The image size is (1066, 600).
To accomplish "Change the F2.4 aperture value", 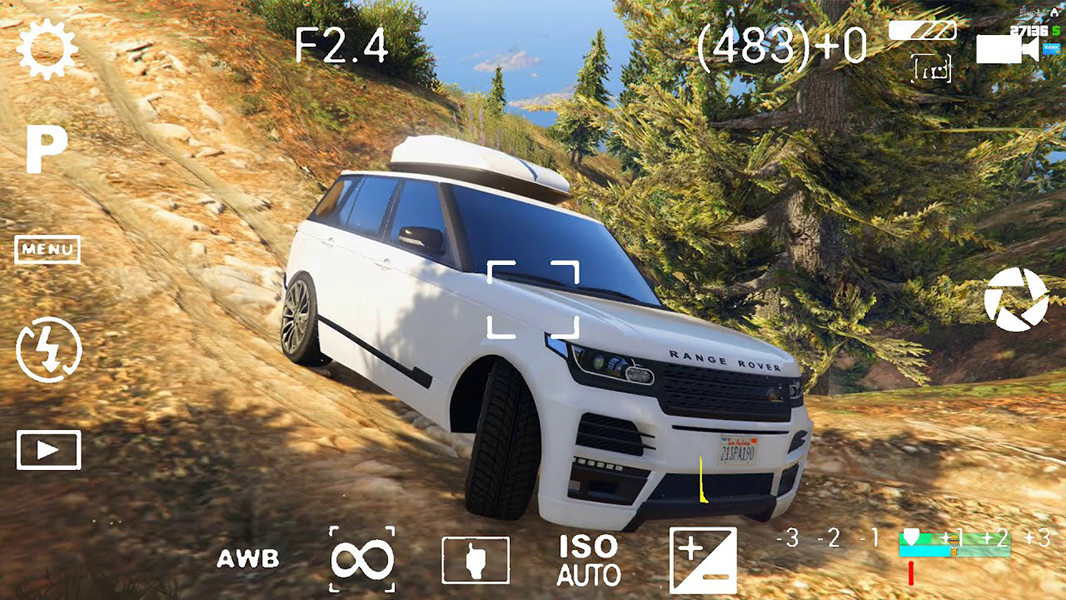I will coord(341,46).
